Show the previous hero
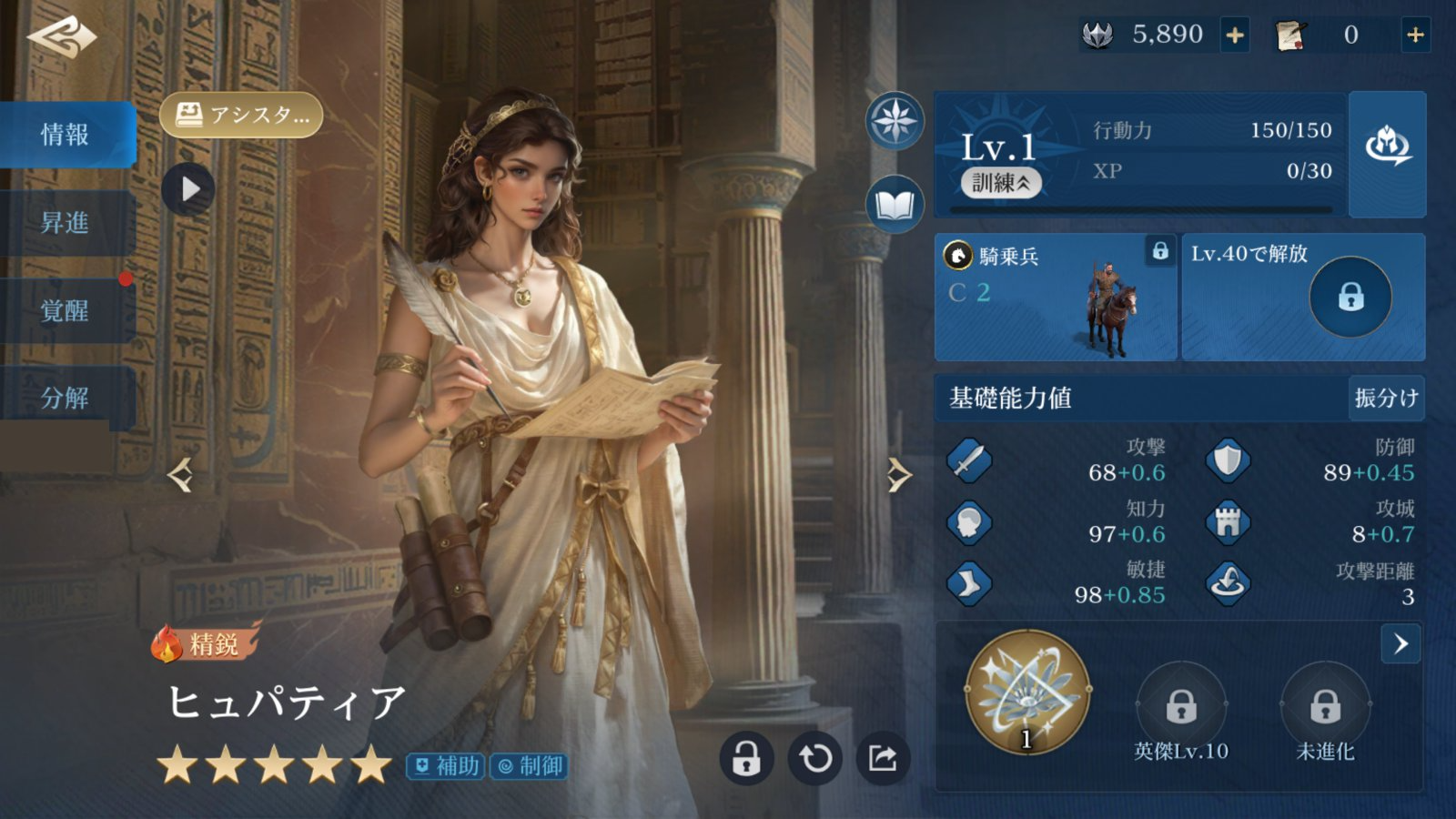This screenshot has height=819, width=1456. point(180,475)
